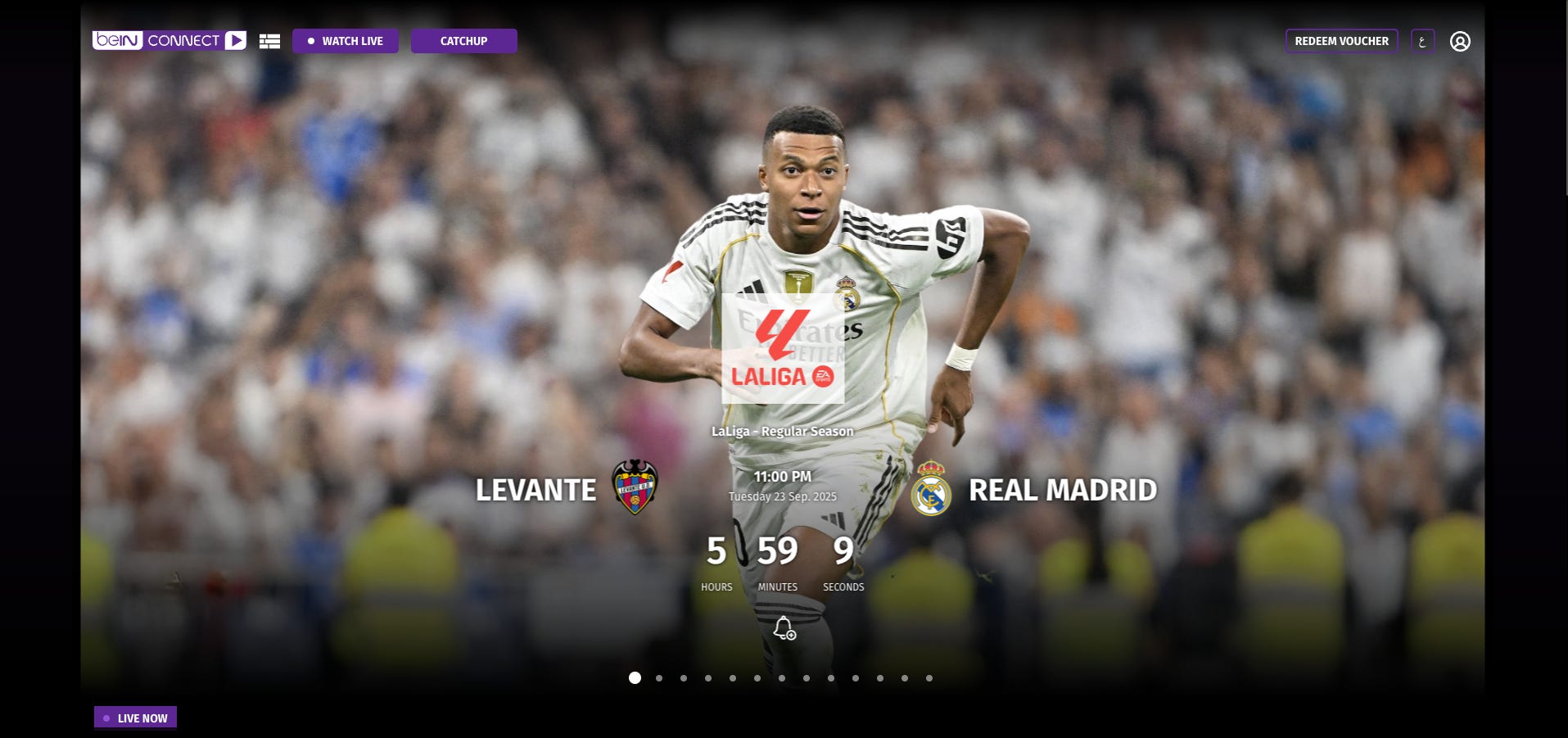Screen dimensions: 1568x738
Task: Select the third carousel dot
Action: point(683,678)
